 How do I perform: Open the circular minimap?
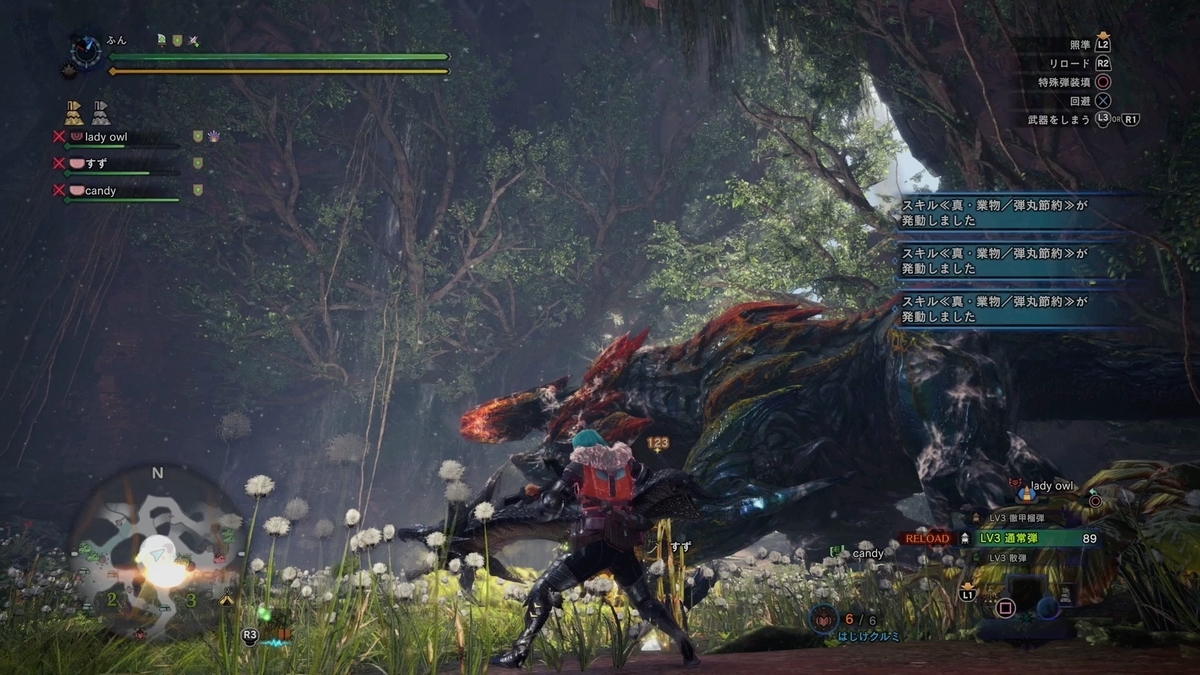156,552
